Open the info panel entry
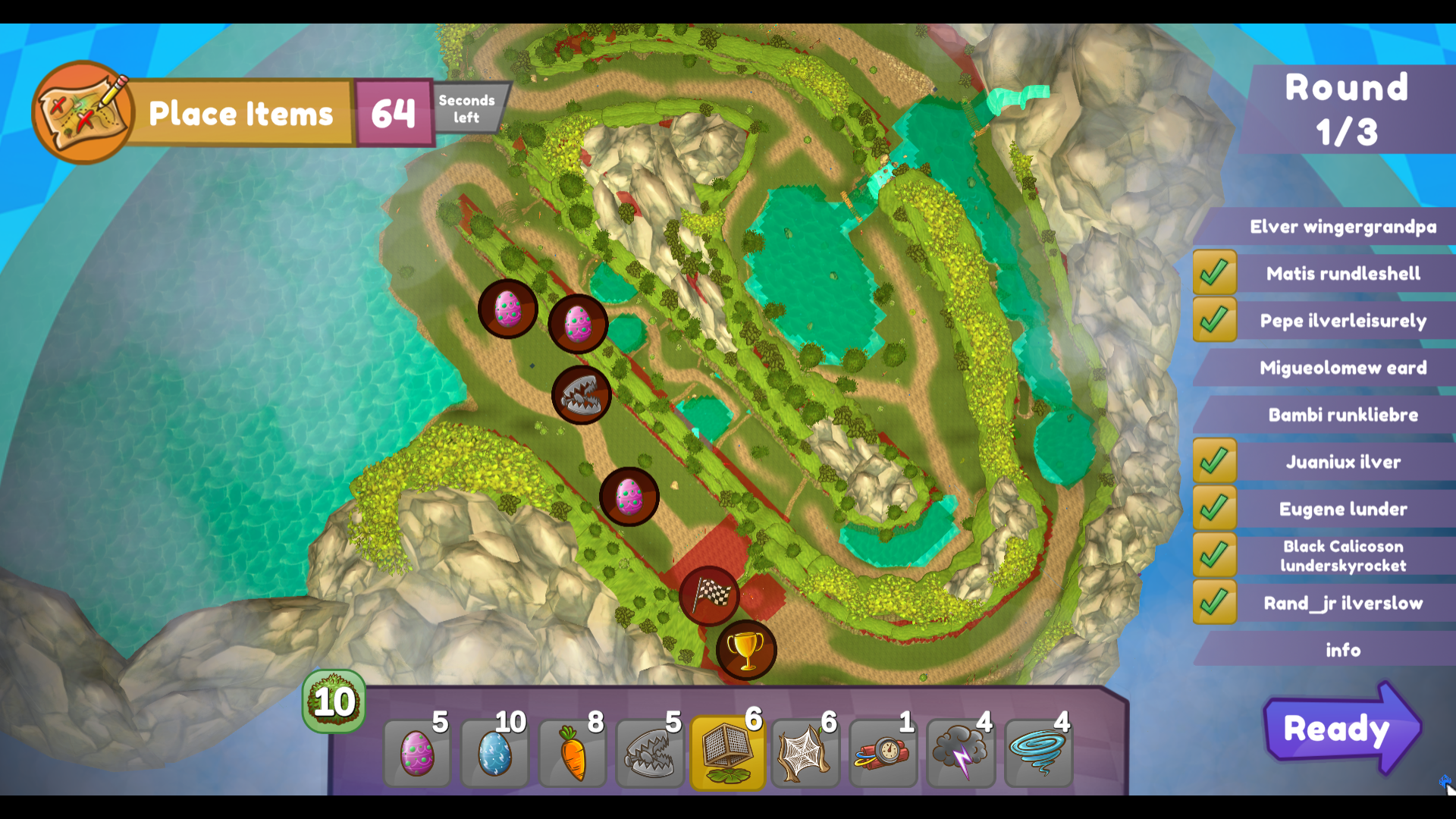 (1342, 650)
